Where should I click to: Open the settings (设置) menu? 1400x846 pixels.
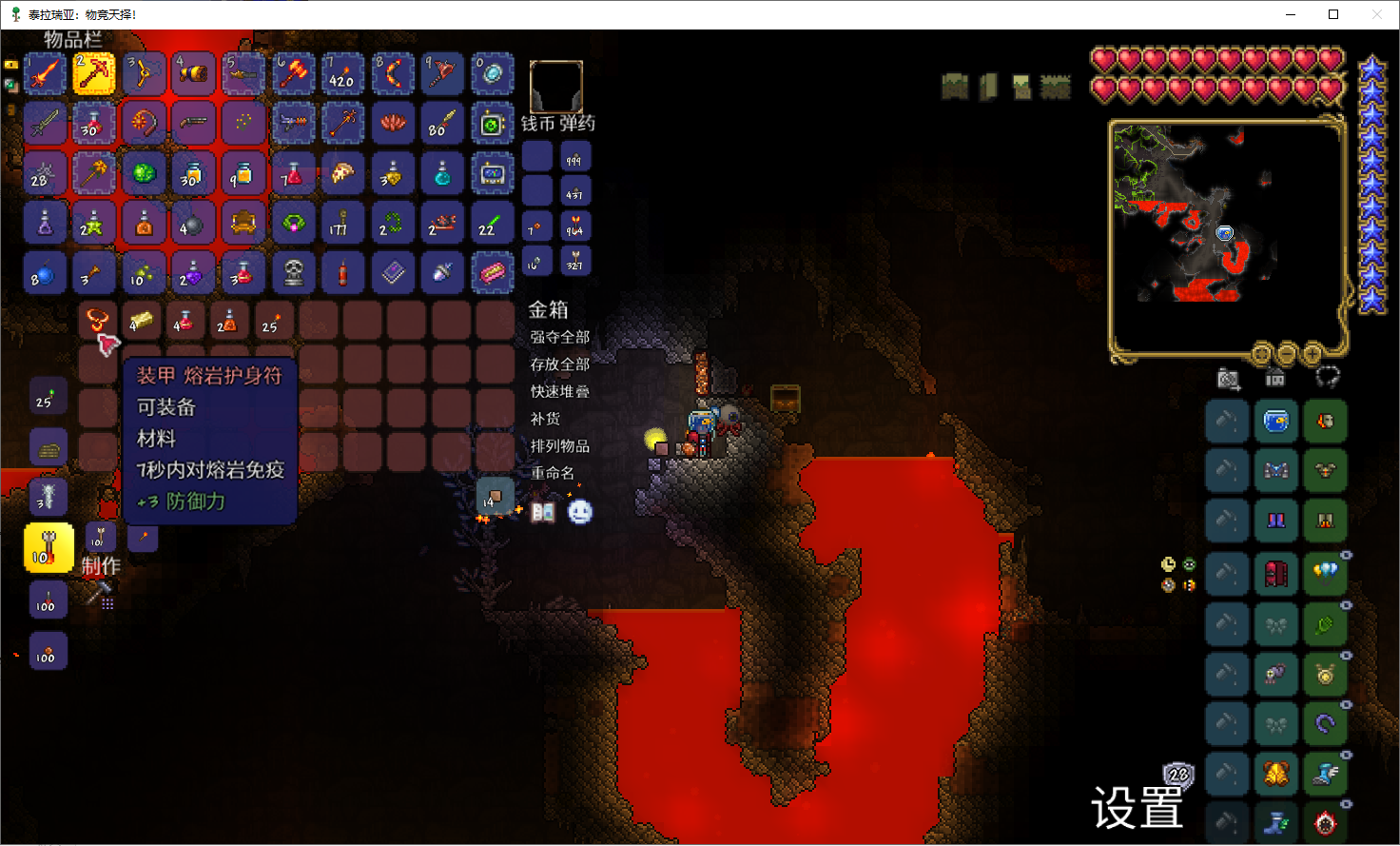click(x=1137, y=808)
